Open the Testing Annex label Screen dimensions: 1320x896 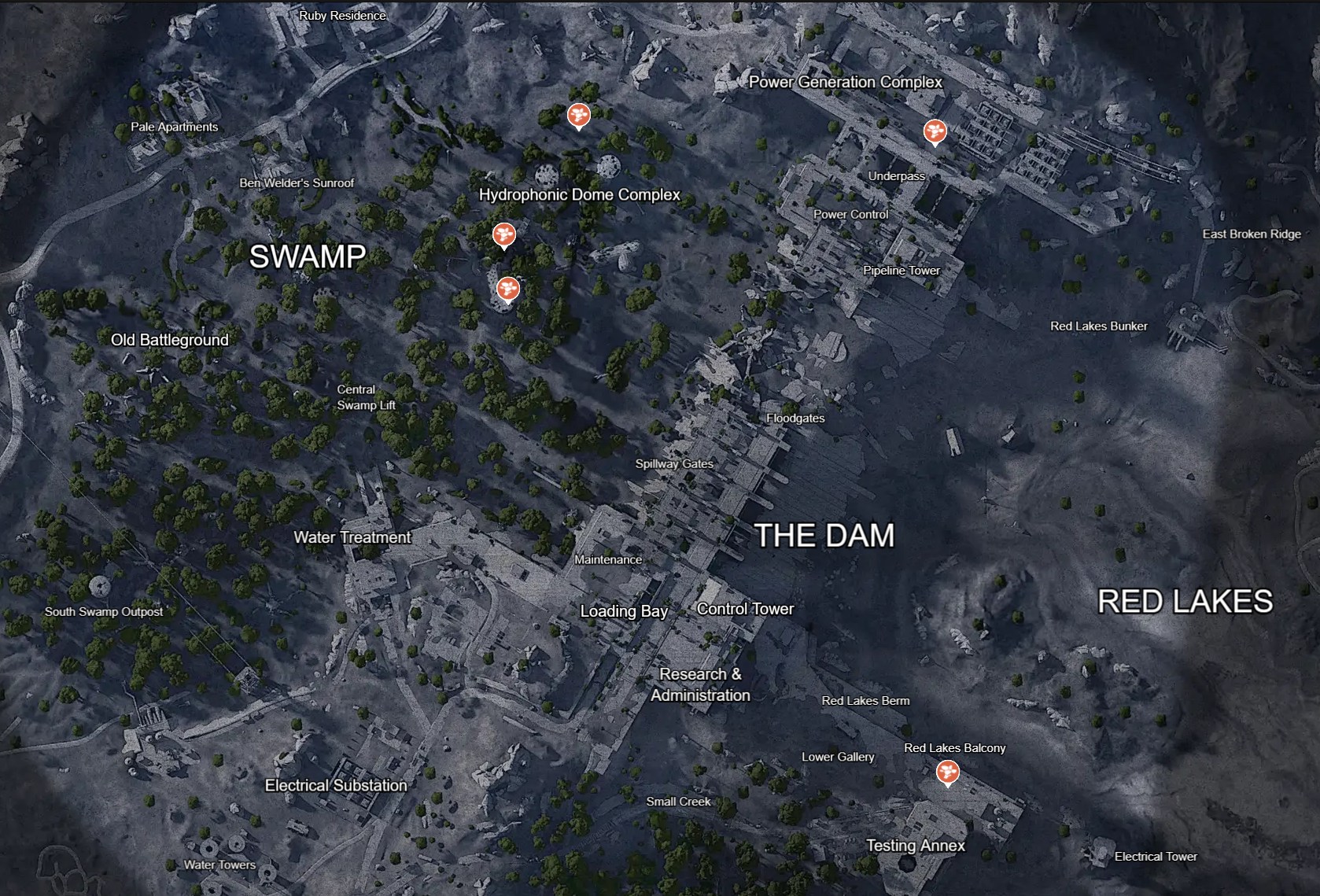tap(915, 846)
